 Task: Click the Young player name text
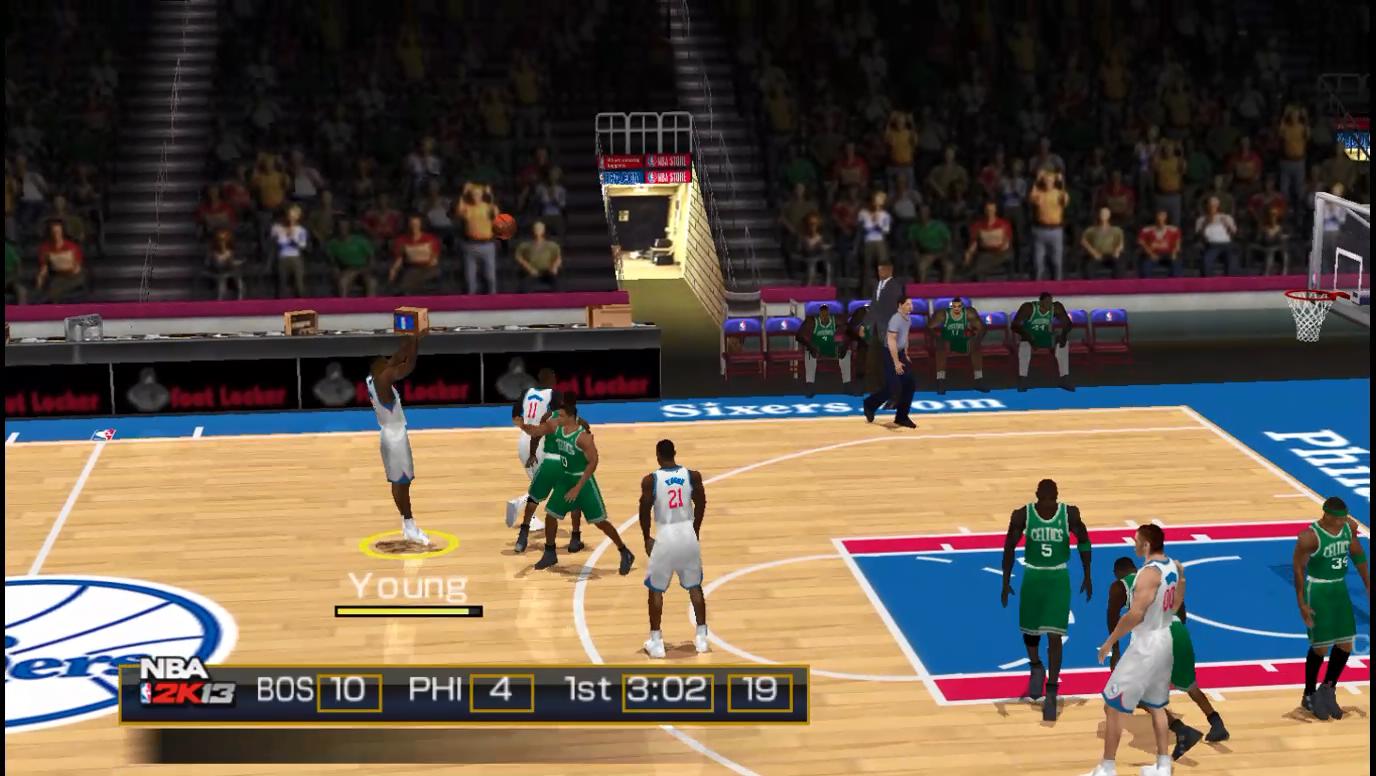point(408,584)
